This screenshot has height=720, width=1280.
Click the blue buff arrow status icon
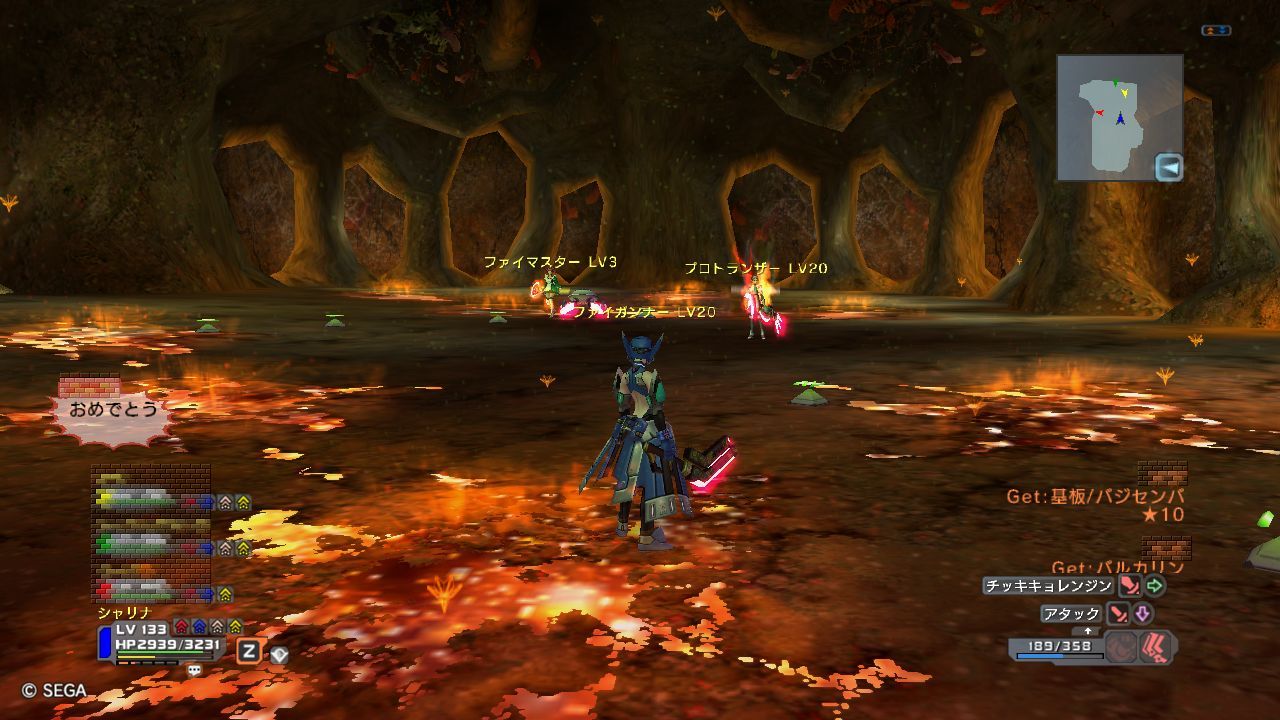pos(199,627)
